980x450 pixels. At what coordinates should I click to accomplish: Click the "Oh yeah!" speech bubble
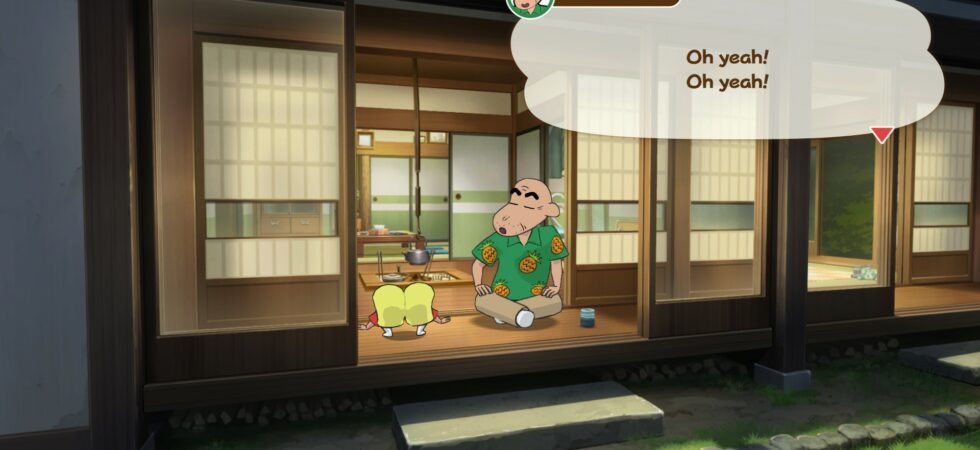pyautogui.click(x=727, y=70)
